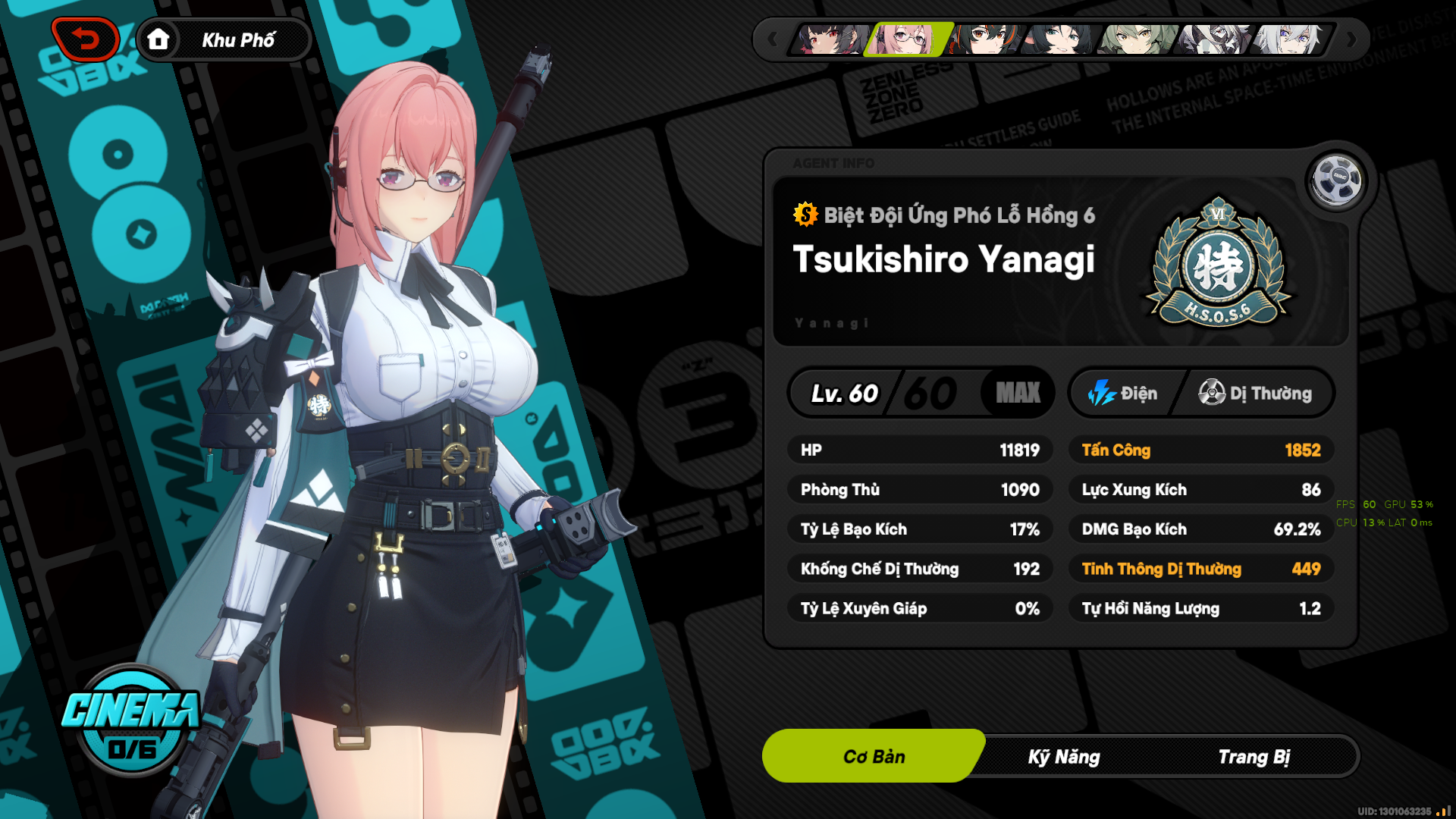Click the highlighted Tấn Công stat row
The image size is (1456, 819).
pyautogui.click(x=1200, y=450)
